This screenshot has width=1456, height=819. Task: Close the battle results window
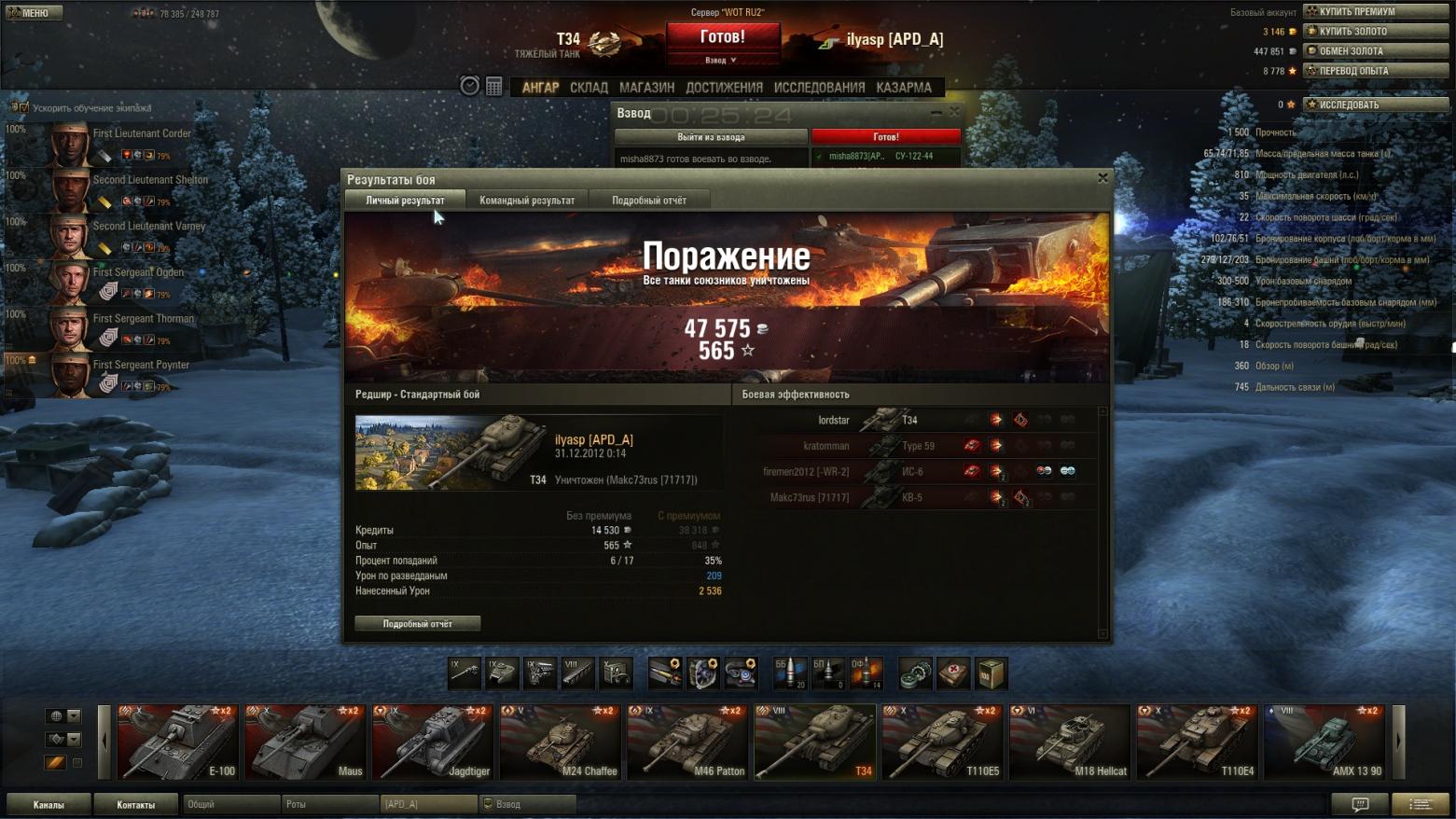(x=1102, y=178)
